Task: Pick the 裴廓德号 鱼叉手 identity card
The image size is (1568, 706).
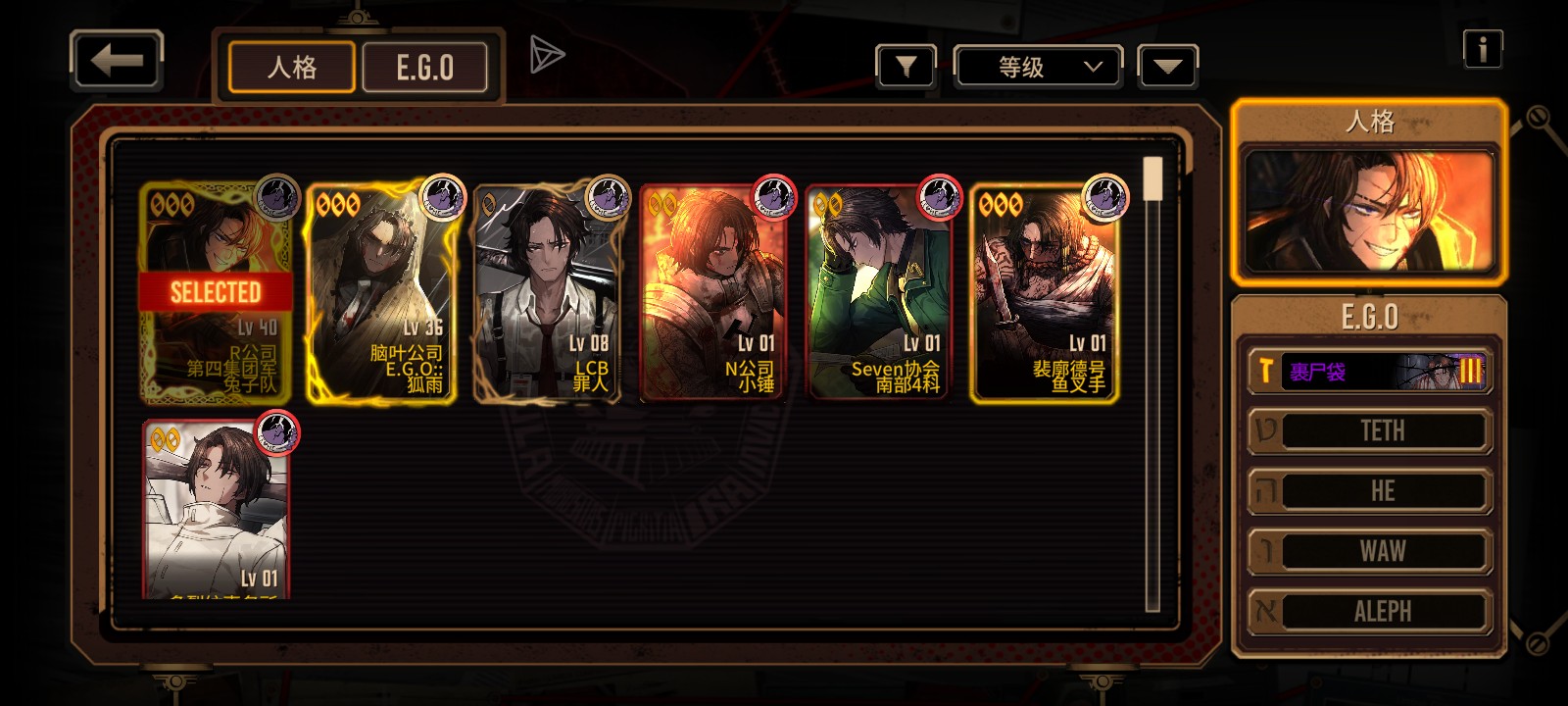Action: [x=1045, y=292]
